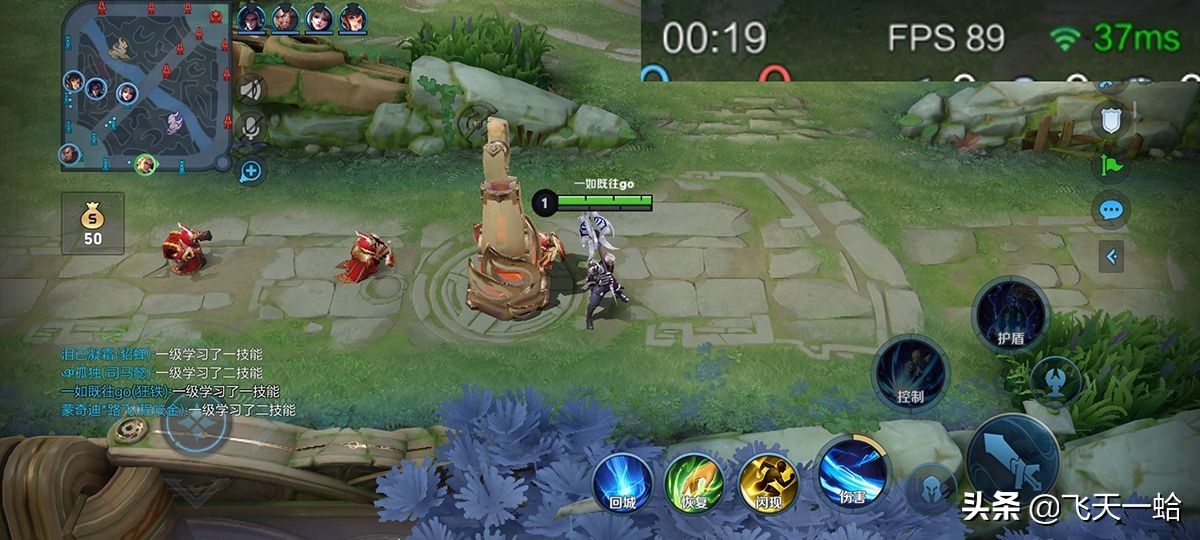Activate the 伤害 damage skill
Image resolution: width=1200 pixels, height=540 pixels.
tap(853, 474)
